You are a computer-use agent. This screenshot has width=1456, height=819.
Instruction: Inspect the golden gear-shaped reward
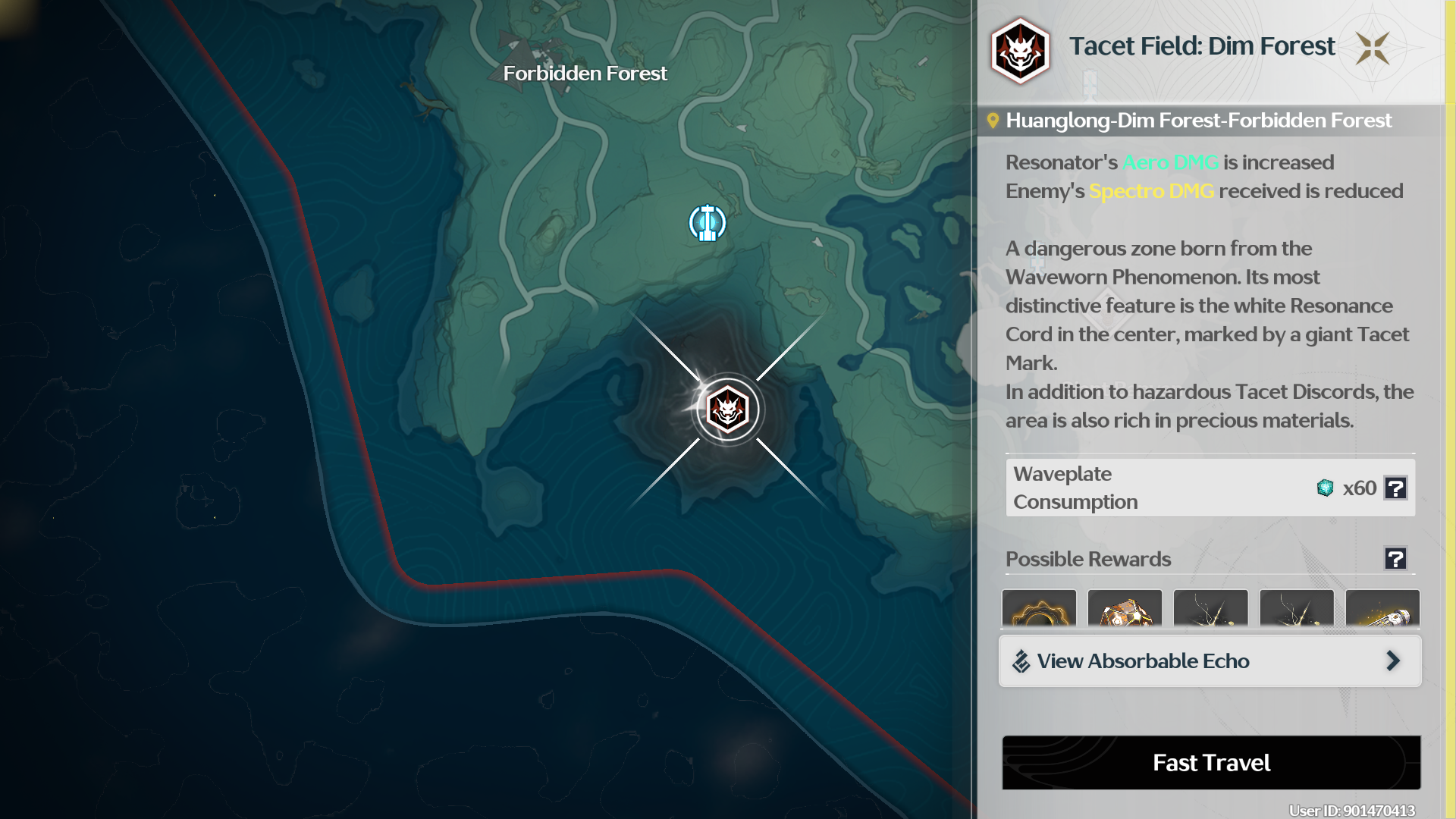pos(1039,610)
